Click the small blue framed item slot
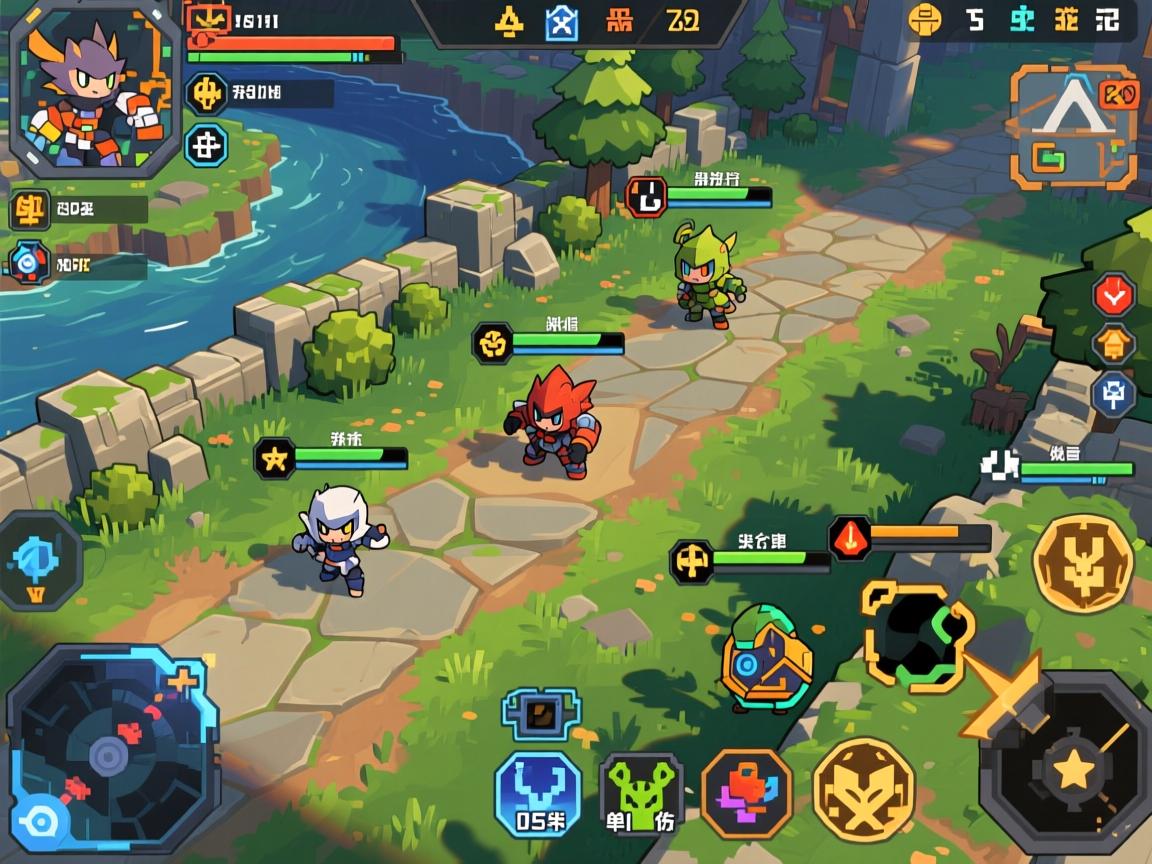Image resolution: width=1152 pixels, height=864 pixels. pyautogui.click(x=541, y=713)
